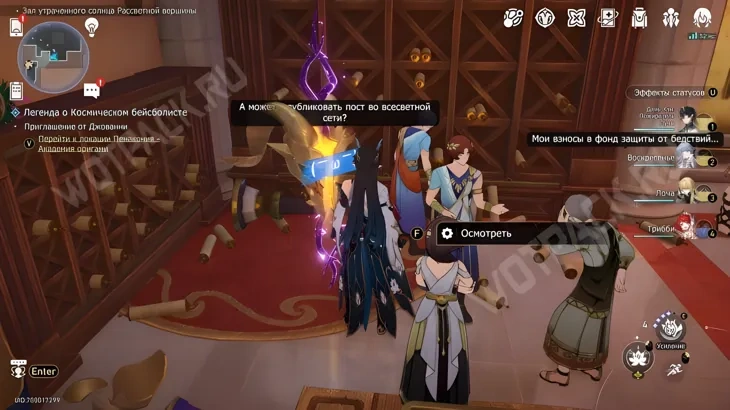Switch to party member Трибби
730x410 pixels.
[688, 227]
